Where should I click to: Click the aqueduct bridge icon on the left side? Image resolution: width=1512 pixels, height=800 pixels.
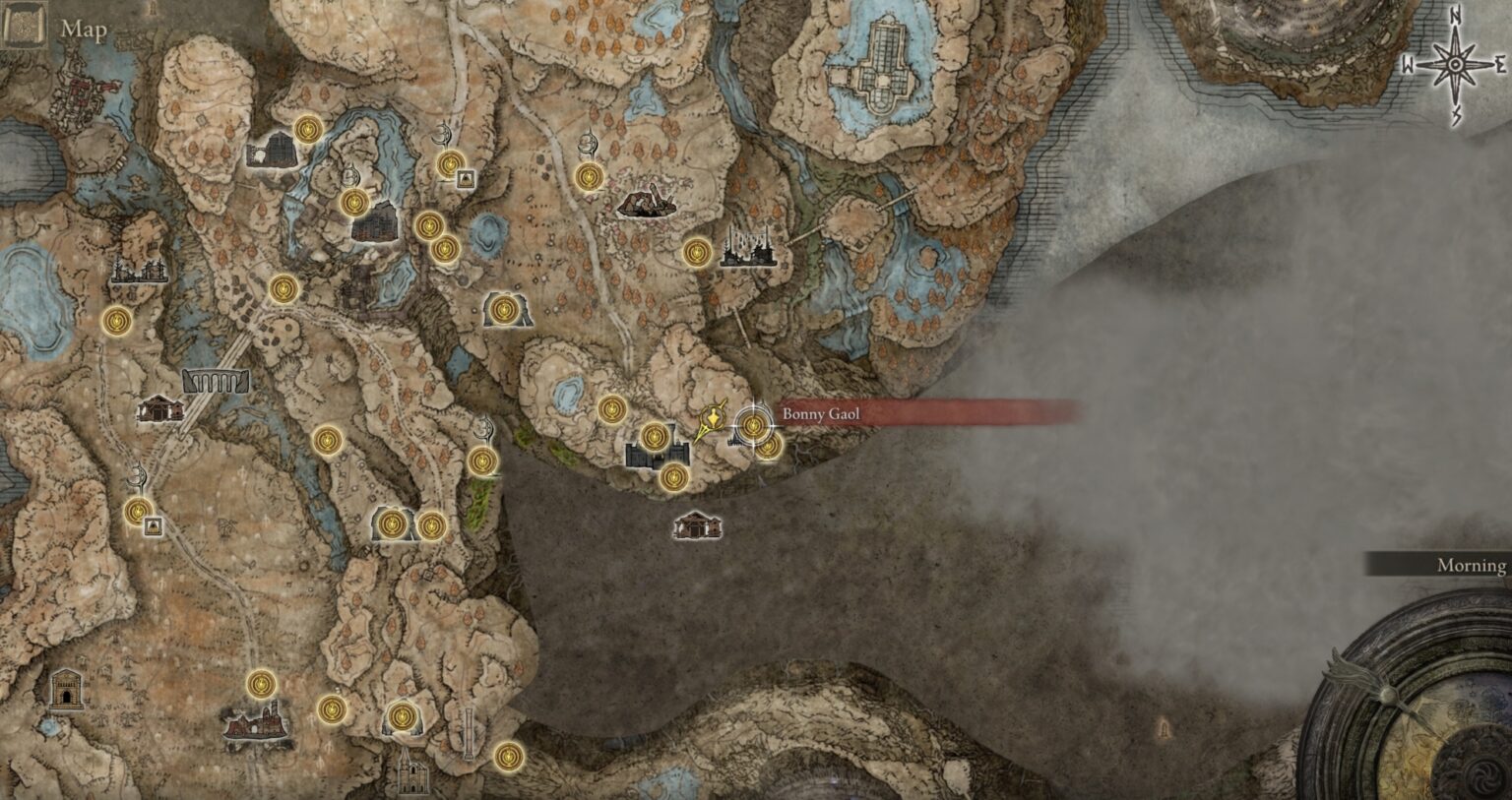point(214,382)
